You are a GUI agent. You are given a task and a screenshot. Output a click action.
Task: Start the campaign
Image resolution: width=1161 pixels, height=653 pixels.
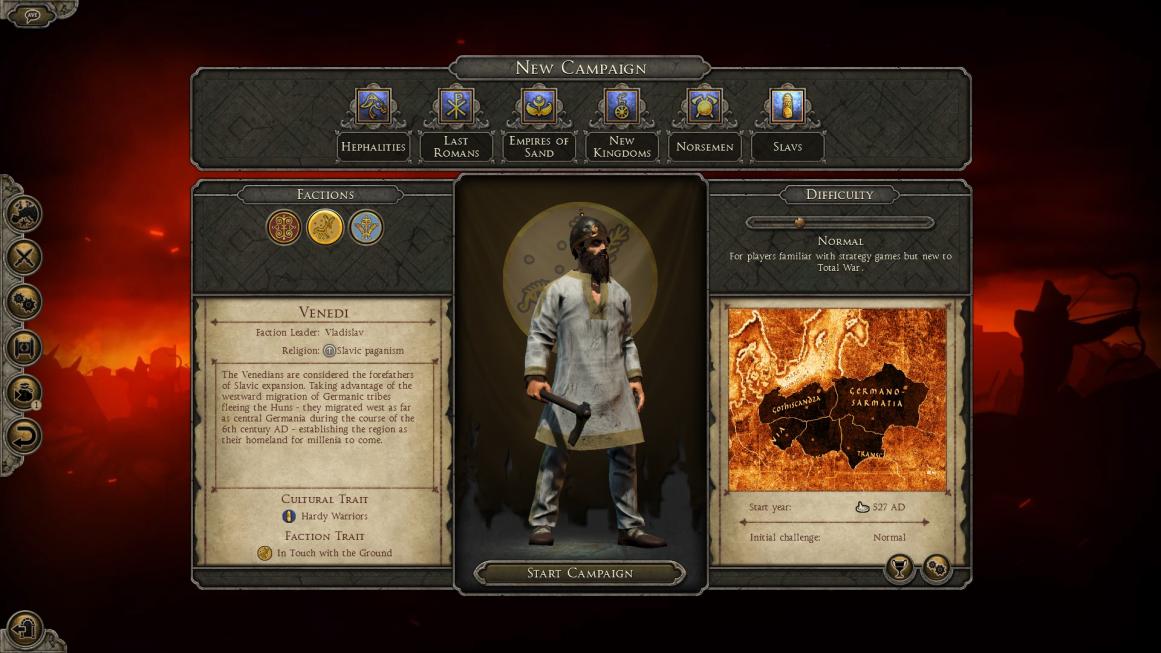[580, 573]
